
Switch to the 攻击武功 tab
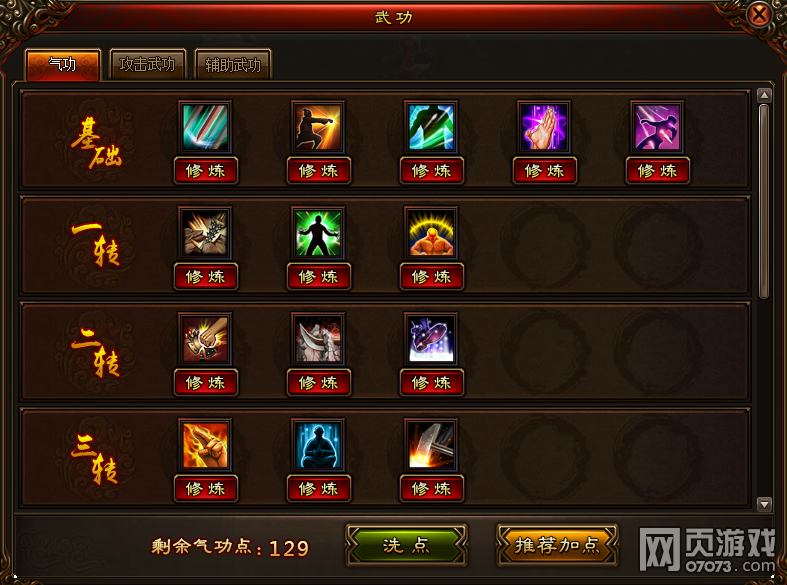(x=147, y=65)
